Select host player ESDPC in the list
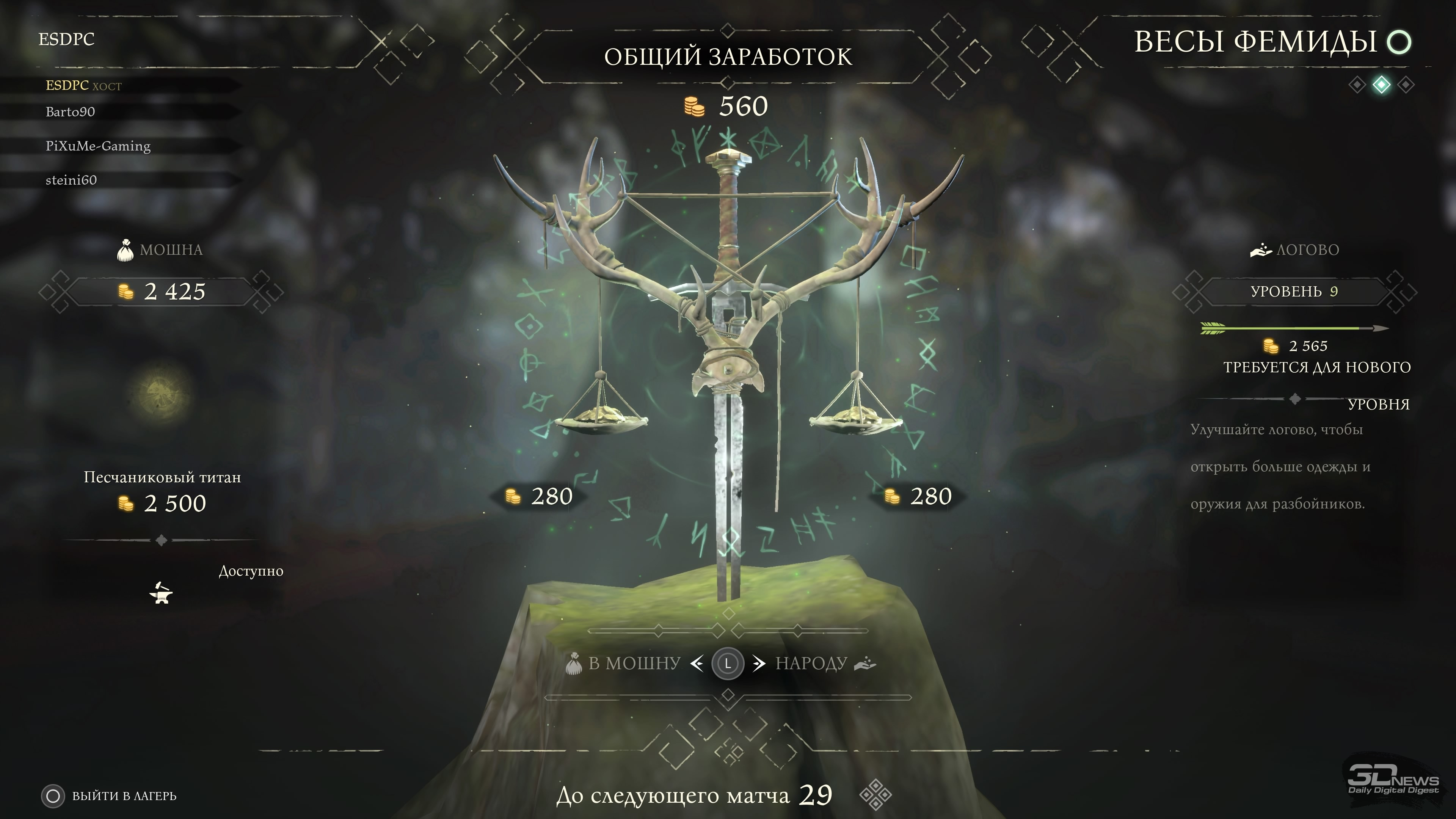The width and height of the screenshot is (1456, 819). 83,85
